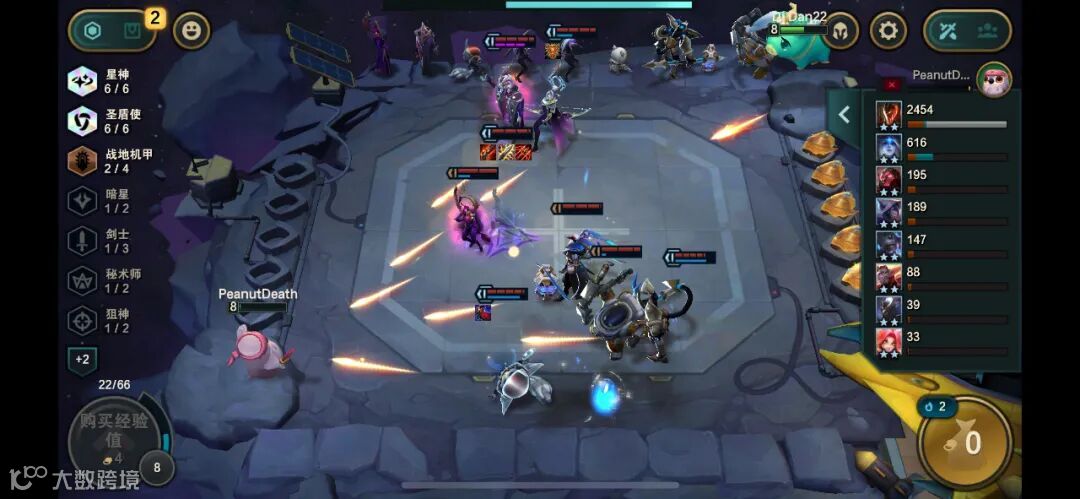Open the shop with the gold coin button
Image resolution: width=1080 pixels, height=499 pixels.
click(x=965, y=443)
